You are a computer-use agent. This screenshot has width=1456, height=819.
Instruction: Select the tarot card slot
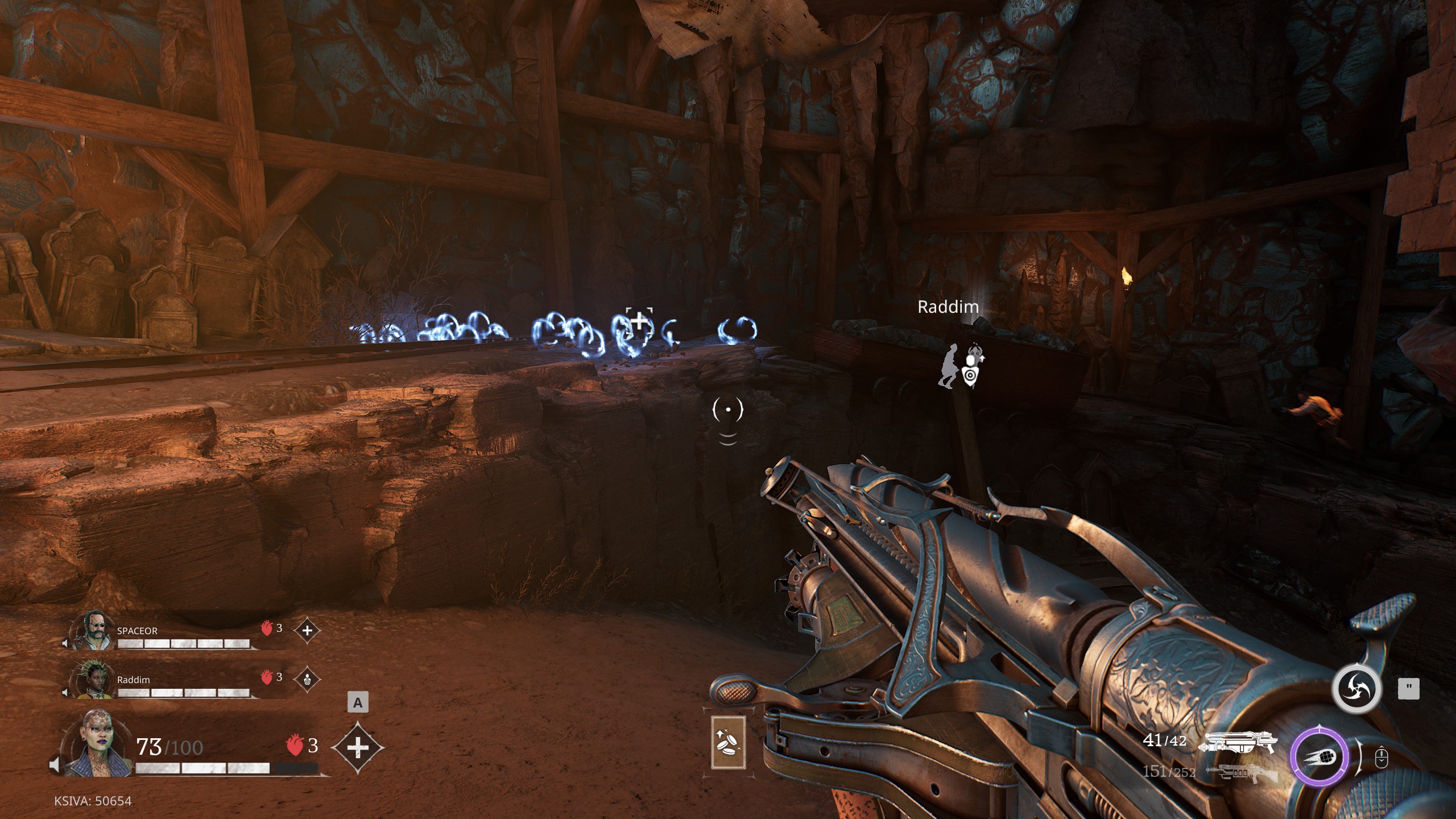click(728, 743)
